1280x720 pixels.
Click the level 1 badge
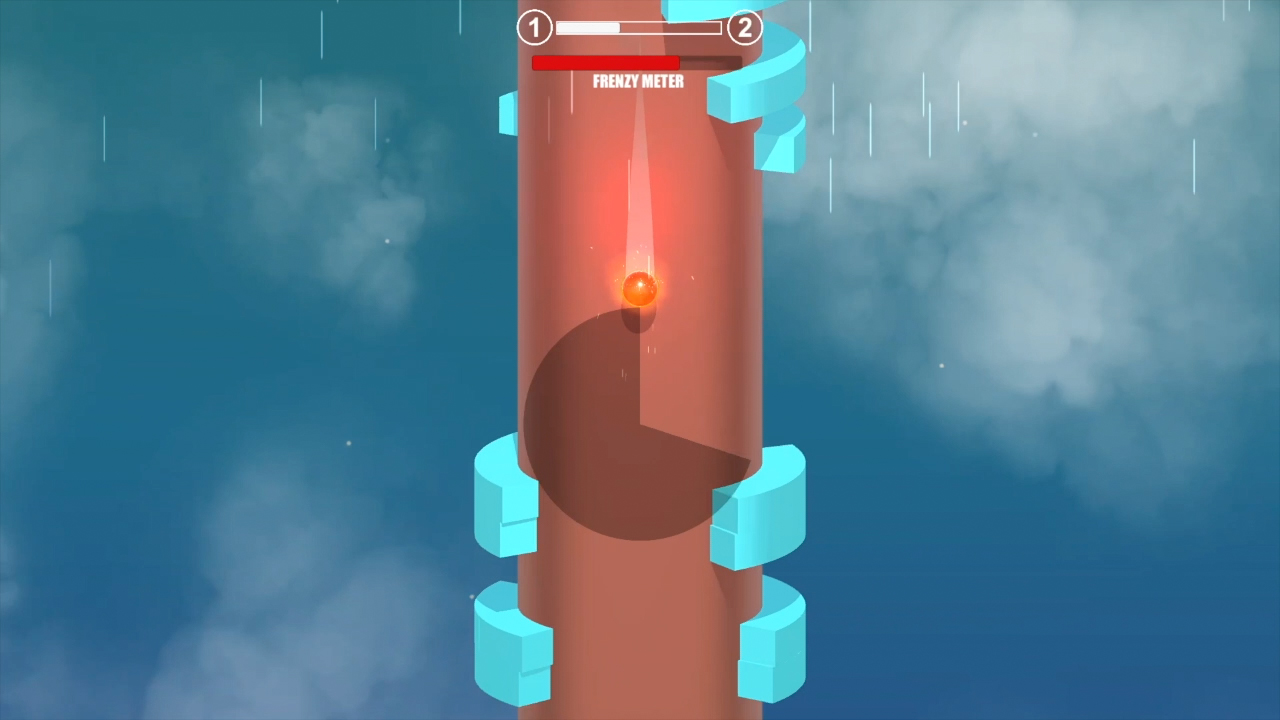534,28
